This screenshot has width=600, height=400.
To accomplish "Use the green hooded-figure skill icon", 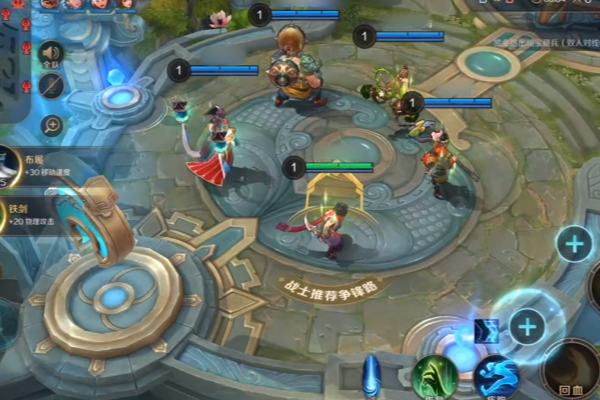I will coord(435,377).
